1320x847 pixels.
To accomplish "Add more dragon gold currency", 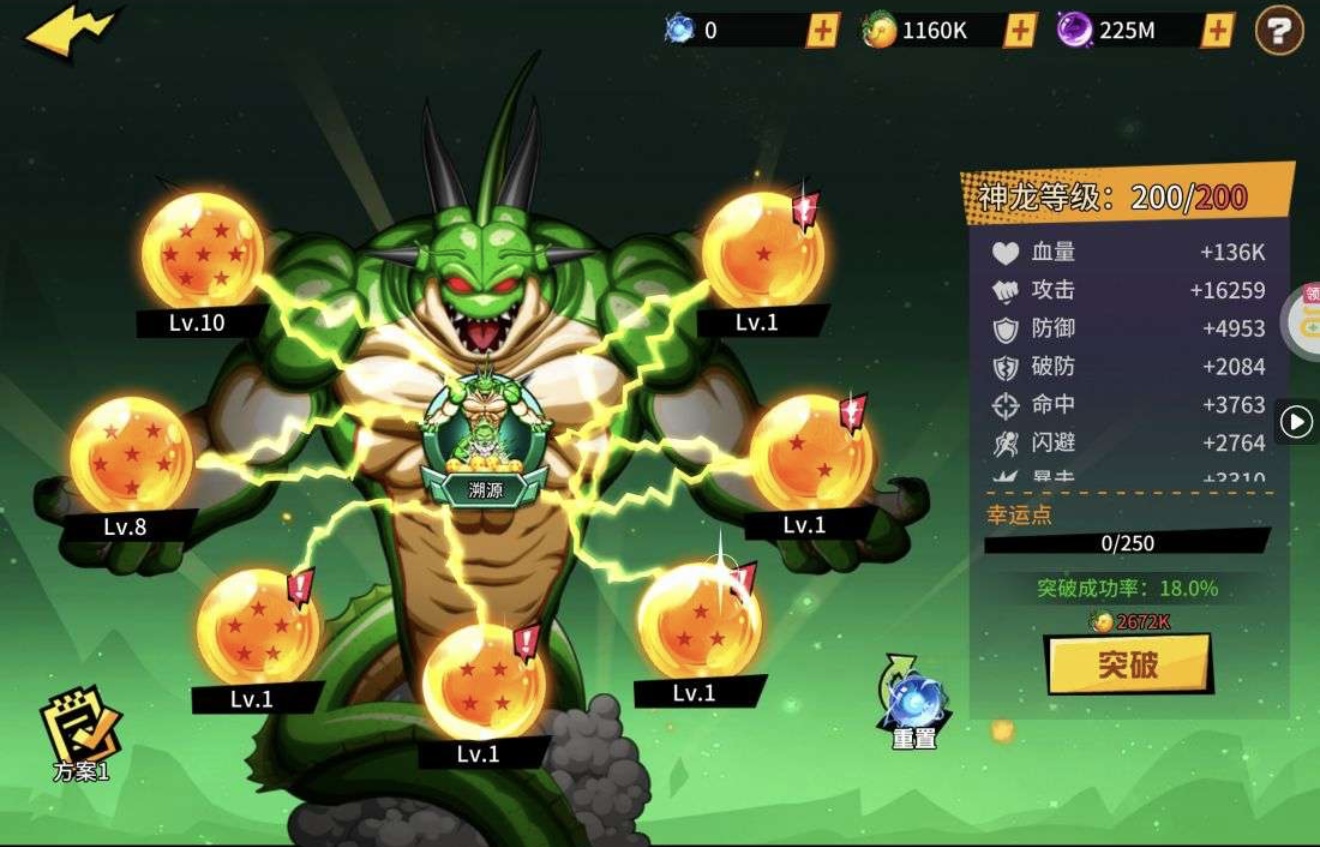I will tap(1019, 31).
